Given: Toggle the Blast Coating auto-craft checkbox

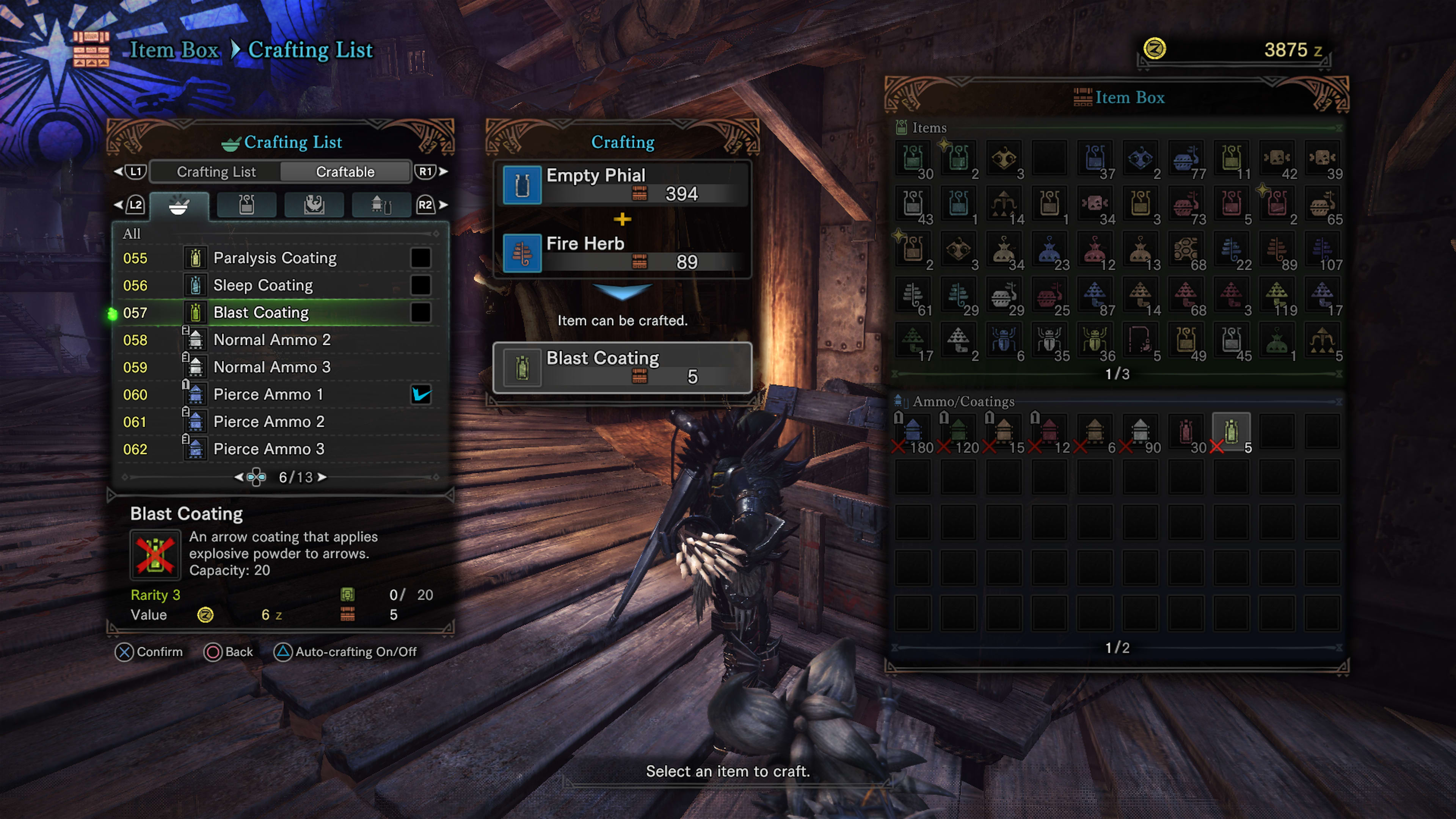Looking at the screenshot, I should pyautogui.click(x=421, y=312).
